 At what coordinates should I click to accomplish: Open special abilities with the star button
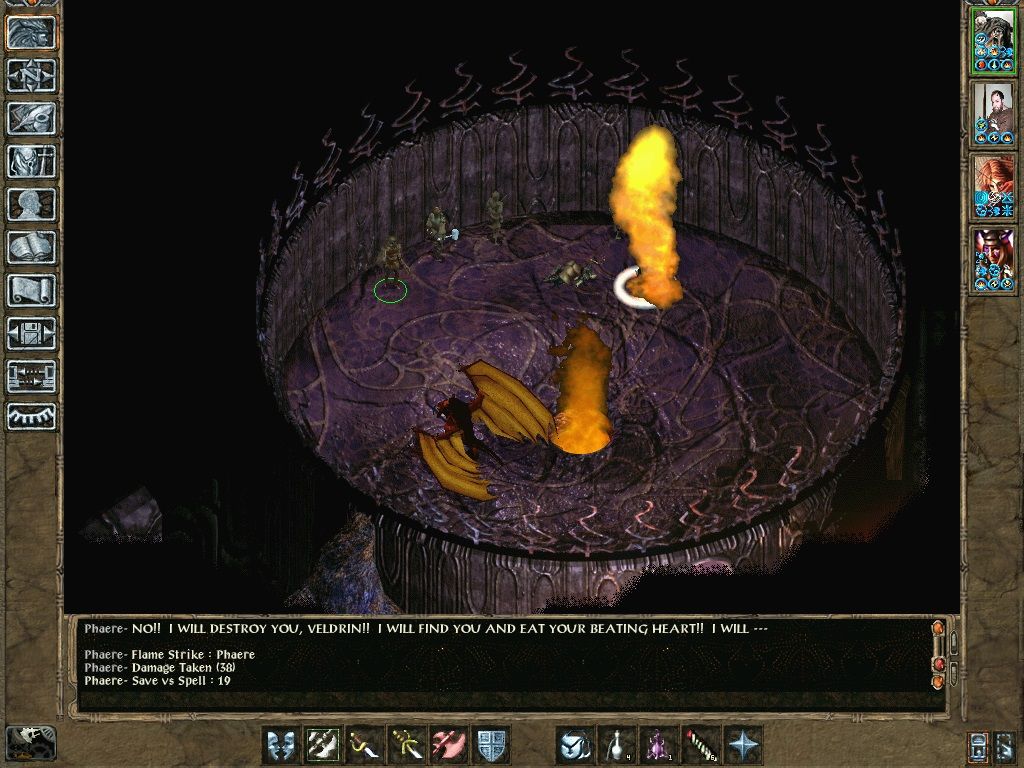(x=743, y=745)
